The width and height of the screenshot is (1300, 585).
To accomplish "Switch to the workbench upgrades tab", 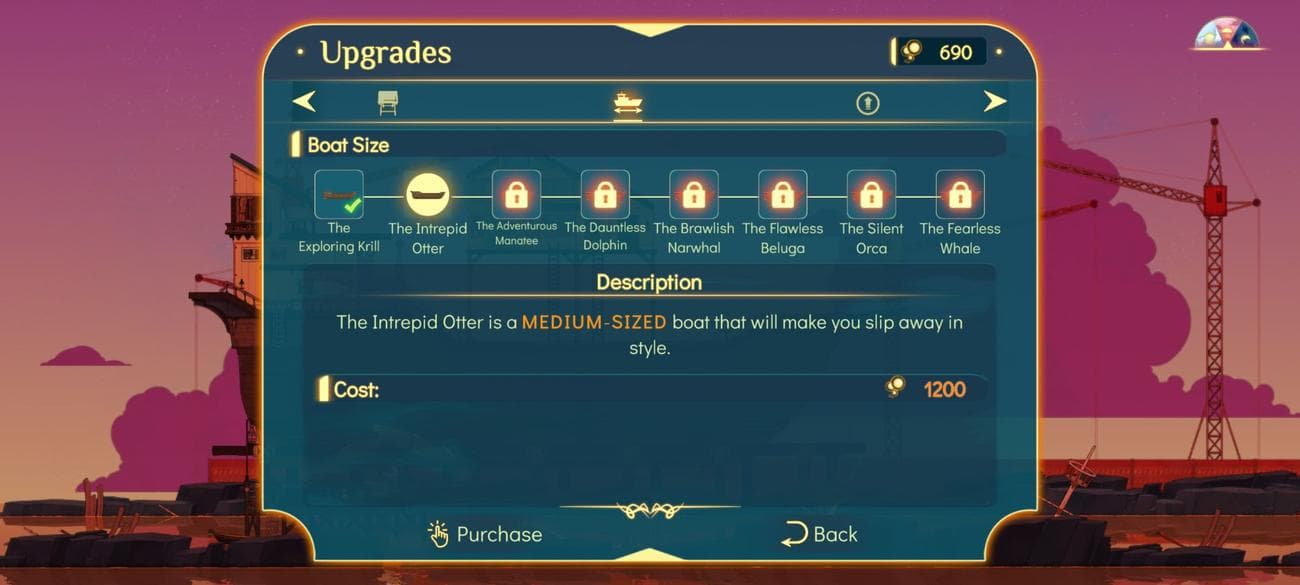I will click(x=388, y=102).
